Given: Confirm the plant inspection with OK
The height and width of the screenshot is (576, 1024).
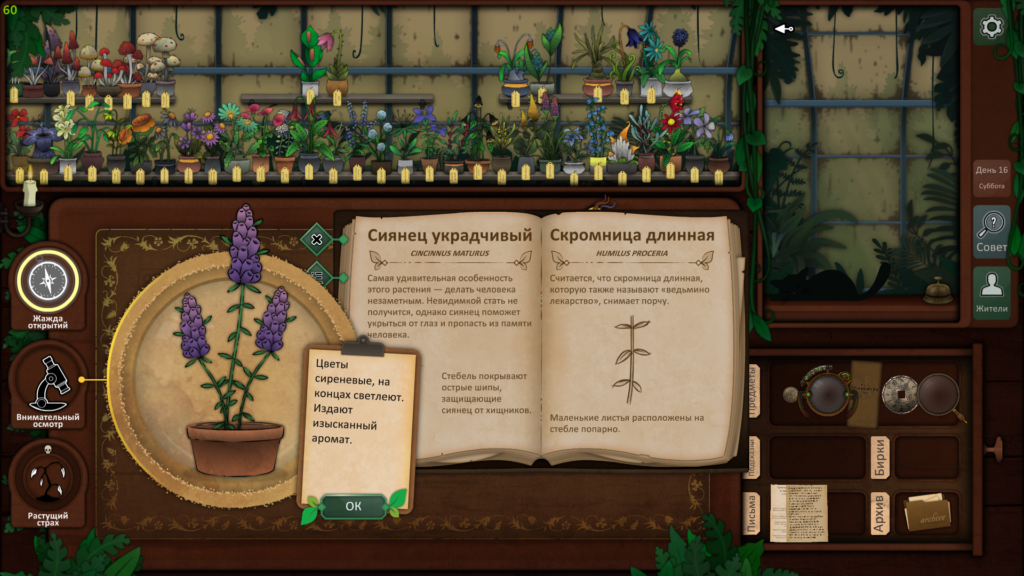Looking at the screenshot, I should coord(353,506).
